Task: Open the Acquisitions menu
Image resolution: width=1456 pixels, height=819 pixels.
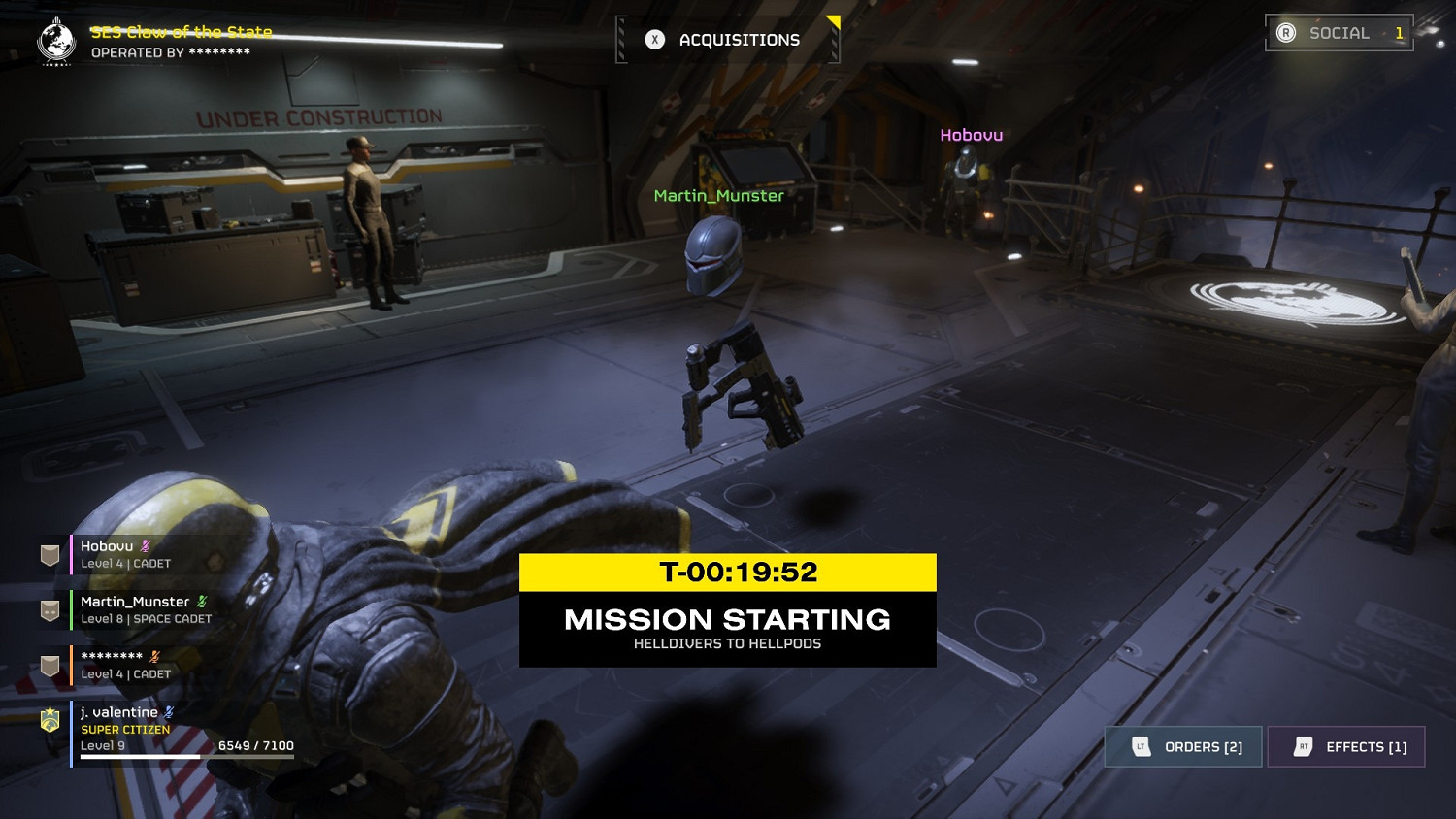Action: coord(728,40)
